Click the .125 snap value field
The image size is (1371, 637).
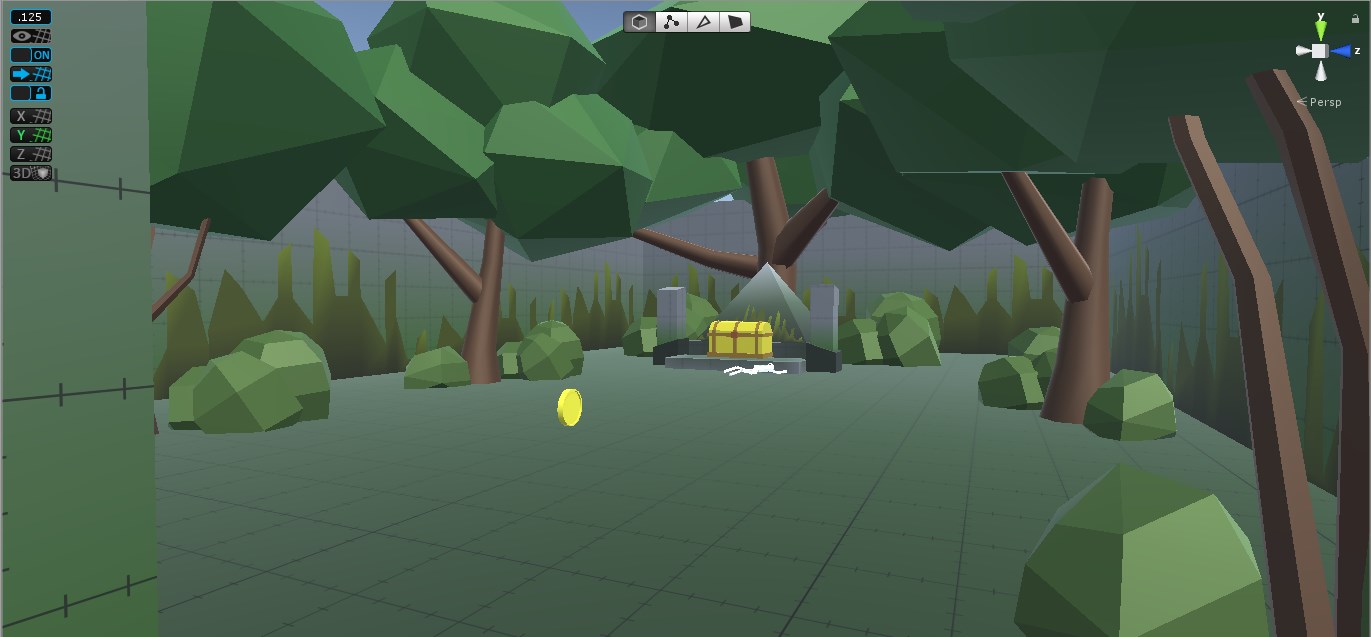pos(30,17)
